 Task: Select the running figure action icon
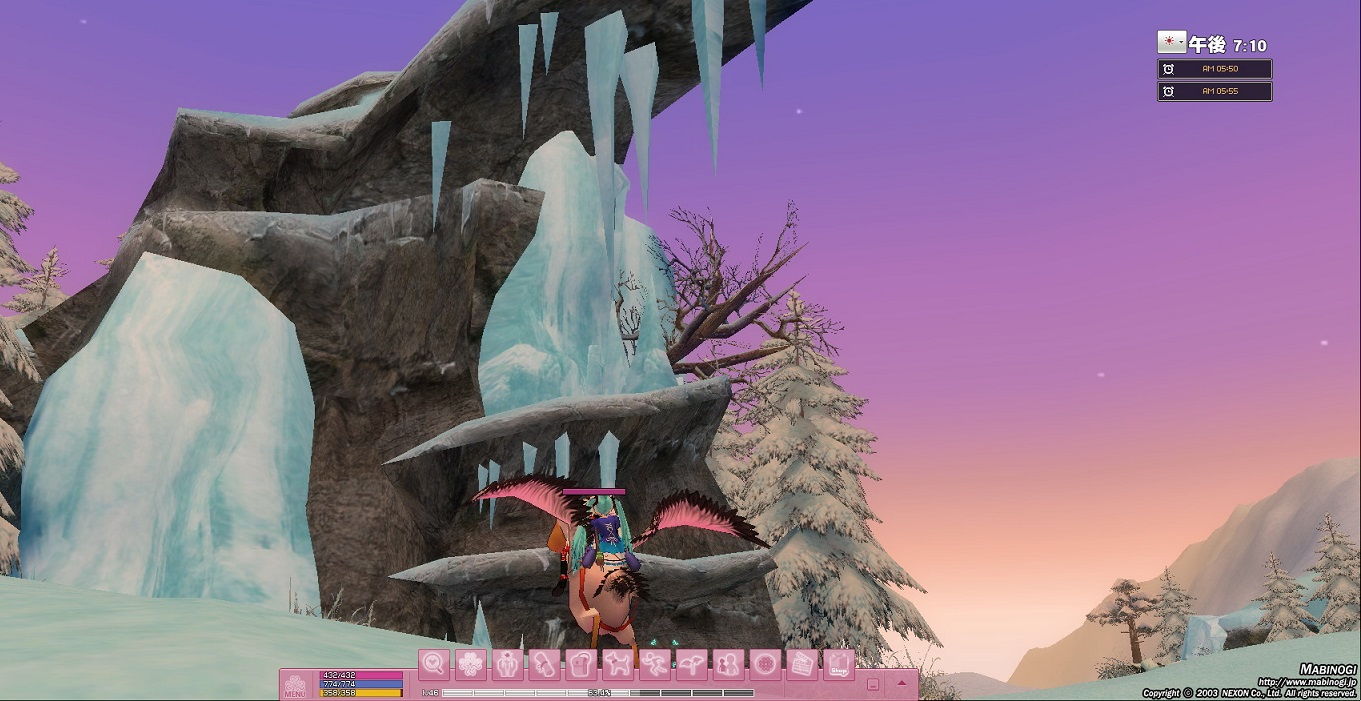655,664
